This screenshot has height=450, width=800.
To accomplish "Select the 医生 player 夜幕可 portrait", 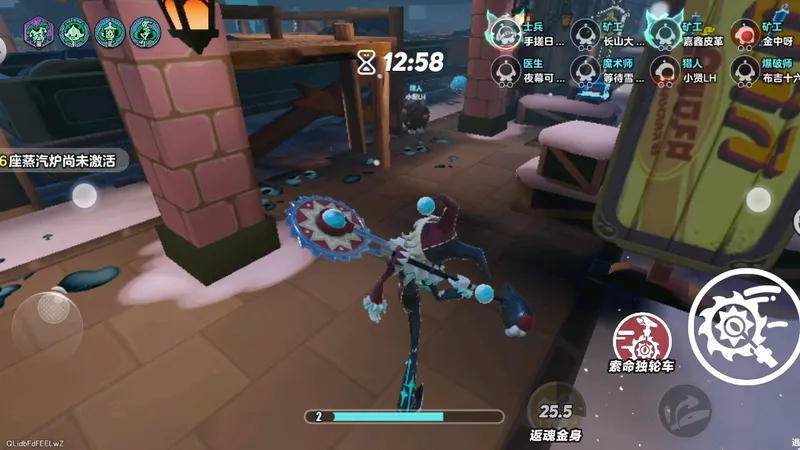I will click(505, 69).
